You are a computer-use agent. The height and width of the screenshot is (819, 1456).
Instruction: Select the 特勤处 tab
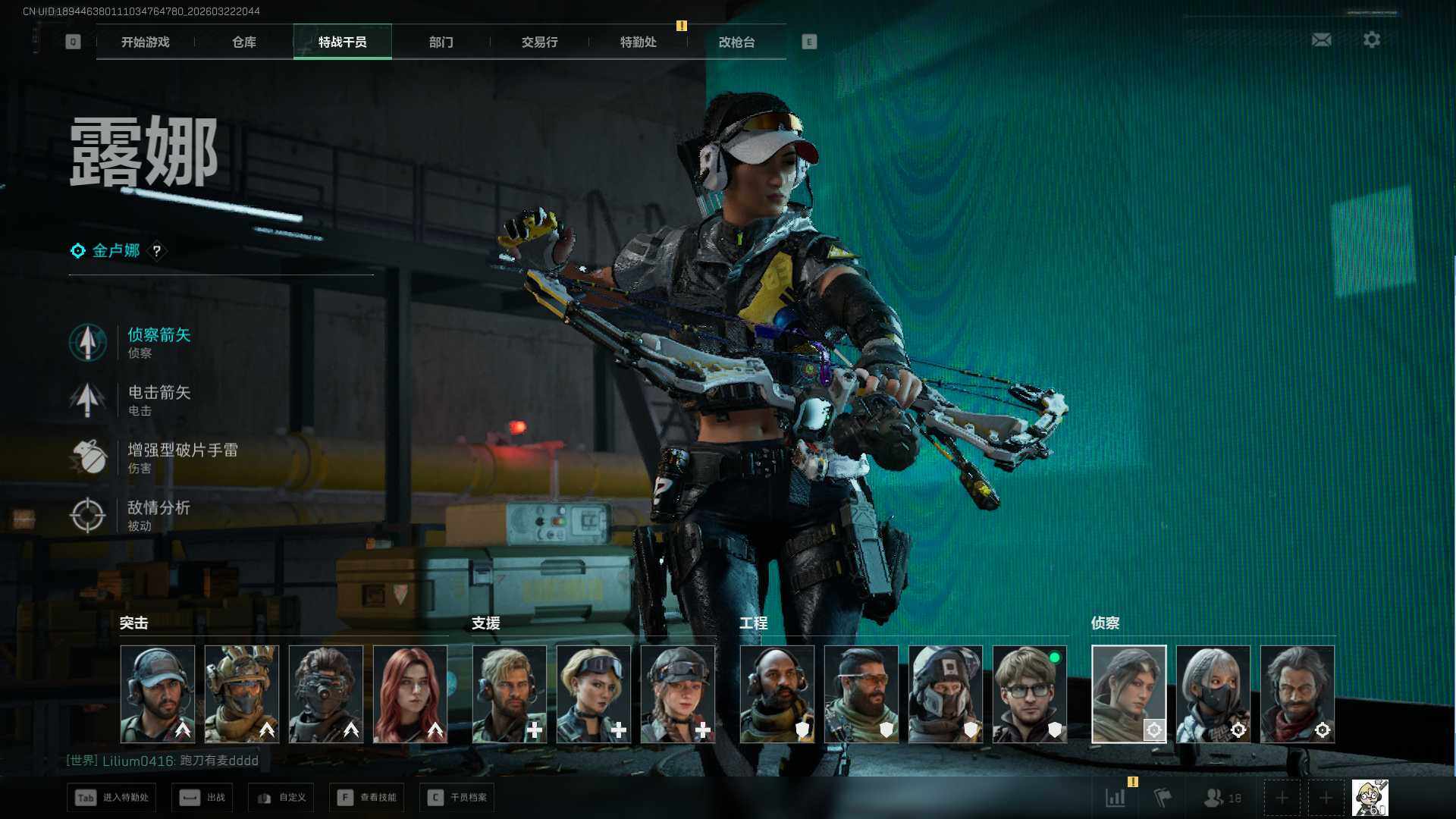point(639,42)
